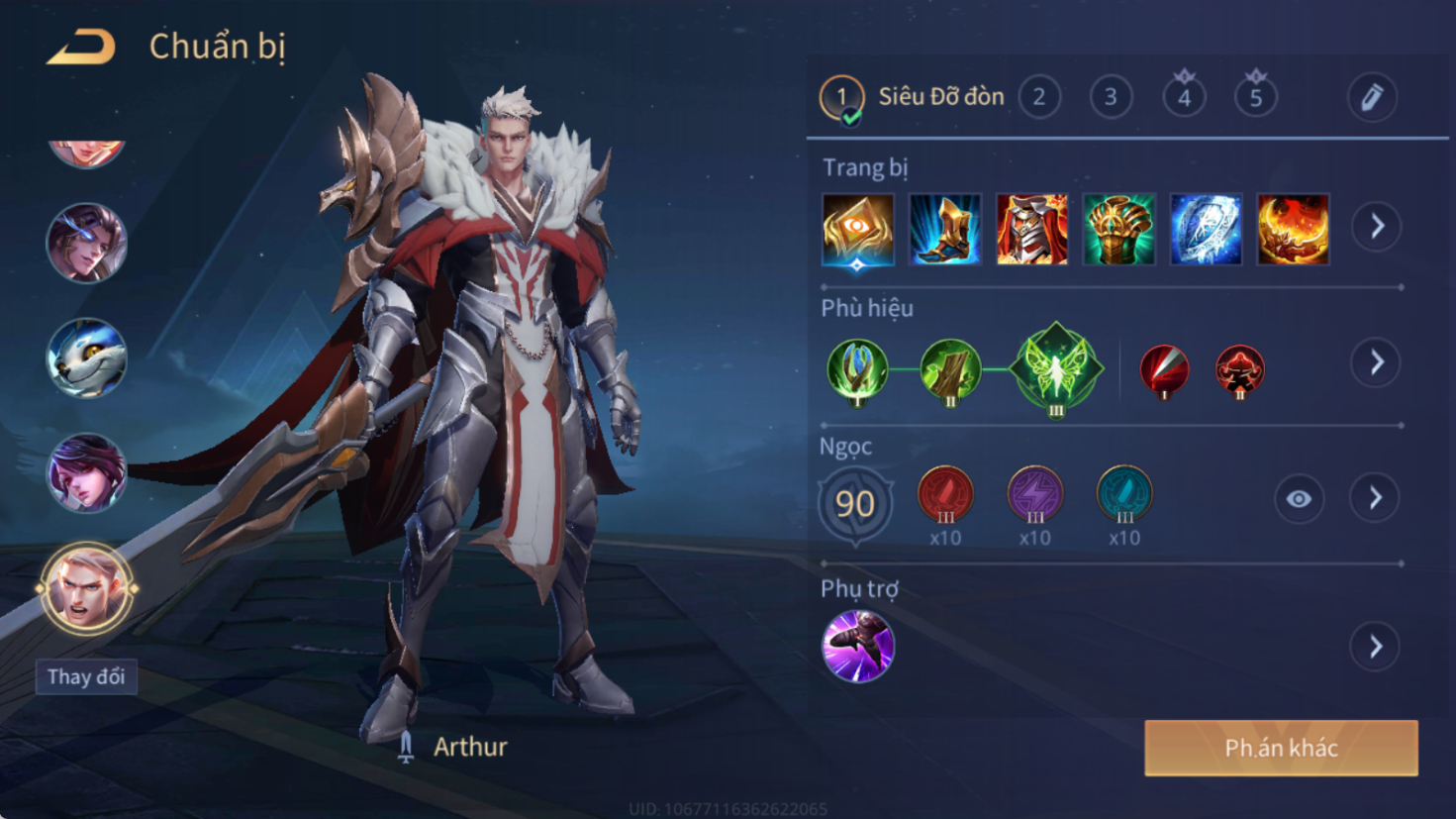Open the Phụ trợ support arrow

pyautogui.click(x=1376, y=648)
